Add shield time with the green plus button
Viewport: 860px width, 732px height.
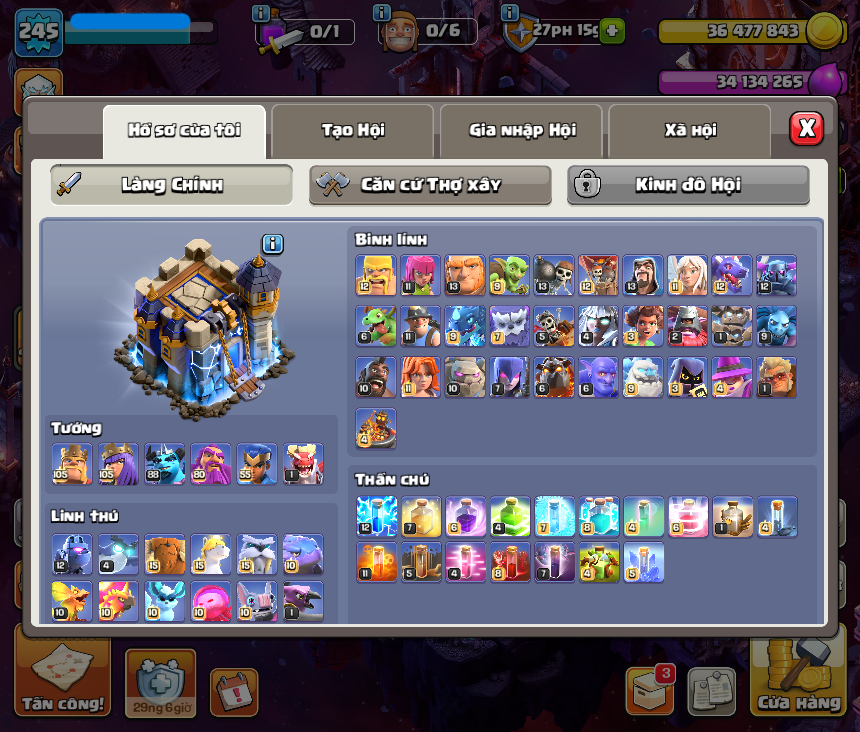612,31
